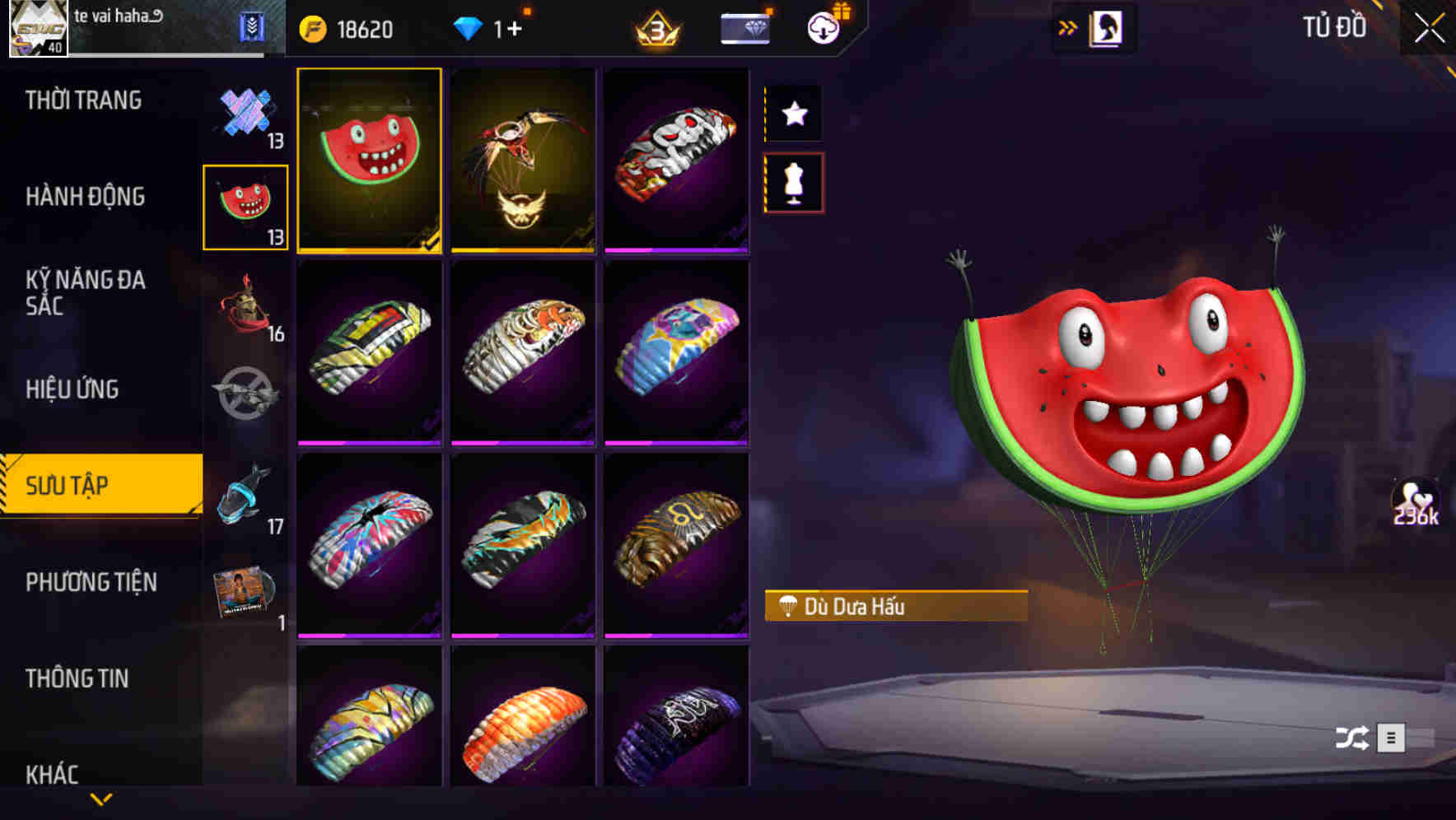The height and width of the screenshot is (820, 1456).
Task: Expand sidebar with the bottom chevron arrow
Action: (101, 797)
